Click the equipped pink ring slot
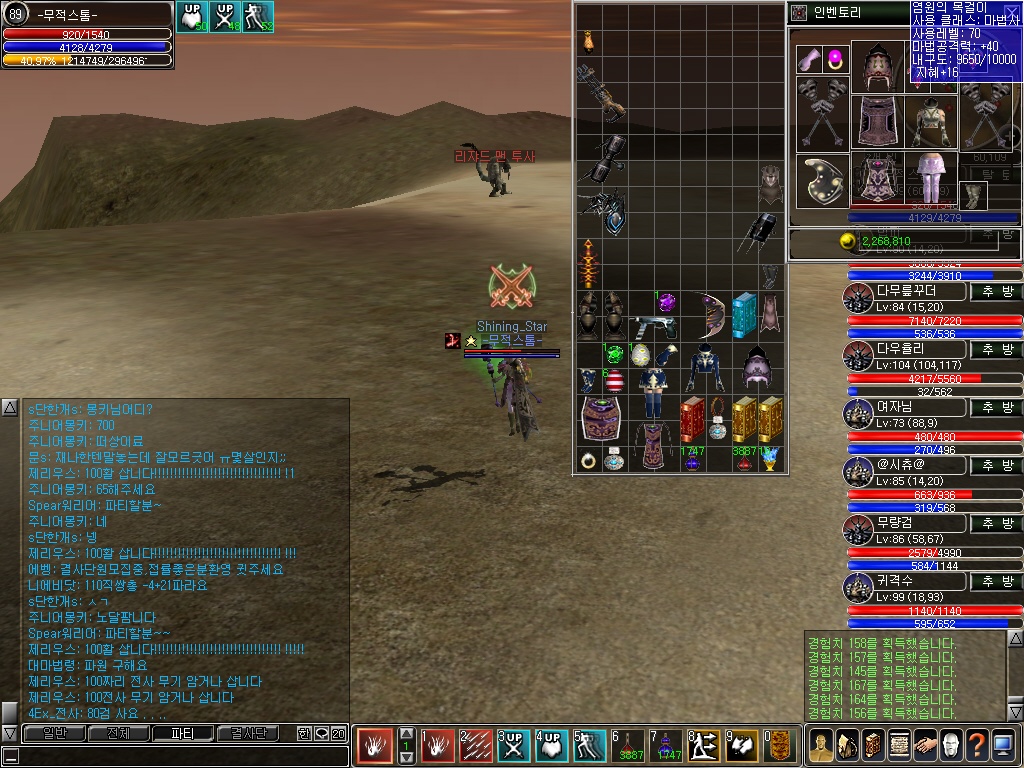 pos(836,58)
